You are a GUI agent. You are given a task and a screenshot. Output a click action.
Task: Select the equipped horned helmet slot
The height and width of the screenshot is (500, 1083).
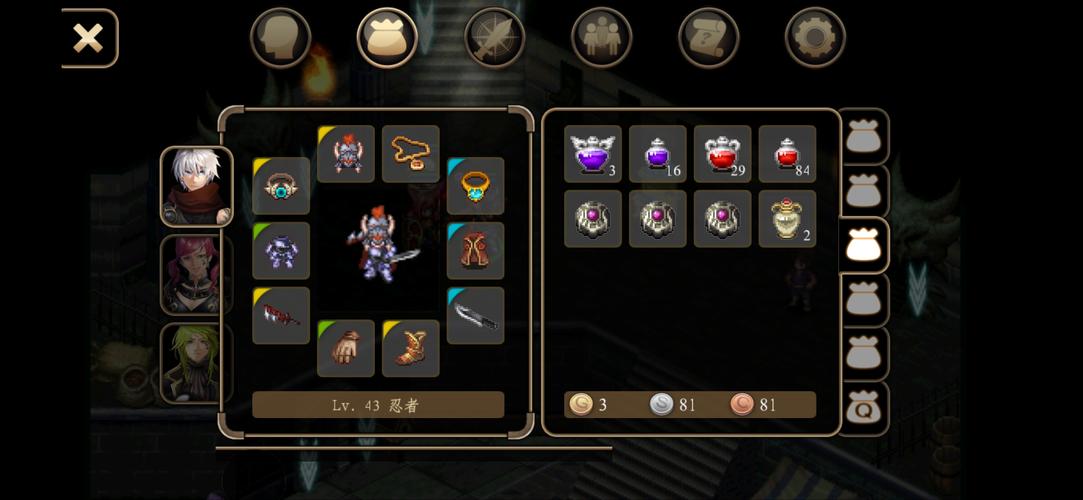pyautogui.click(x=346, y=154)
